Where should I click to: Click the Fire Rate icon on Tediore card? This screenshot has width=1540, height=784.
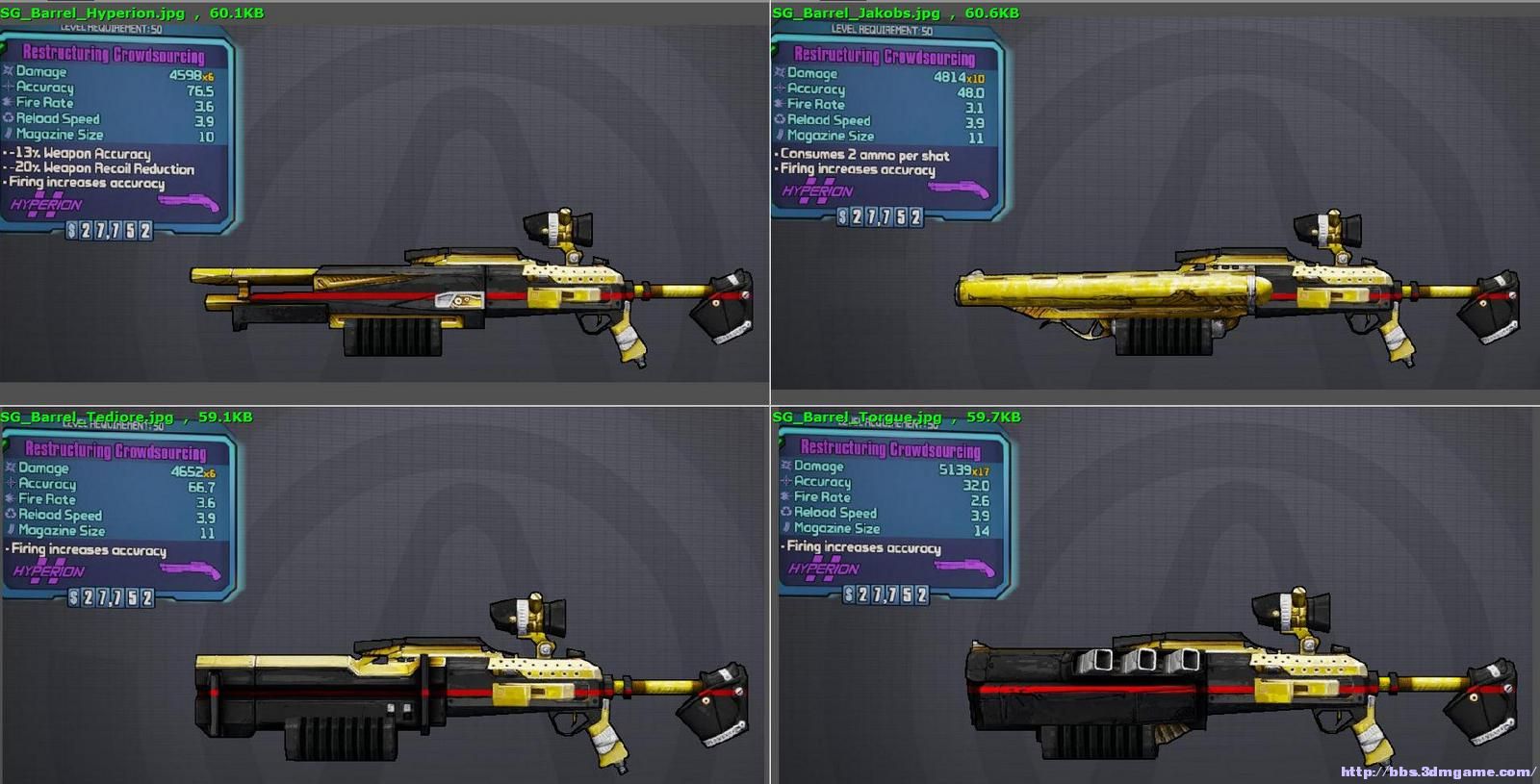coord(12,499)
